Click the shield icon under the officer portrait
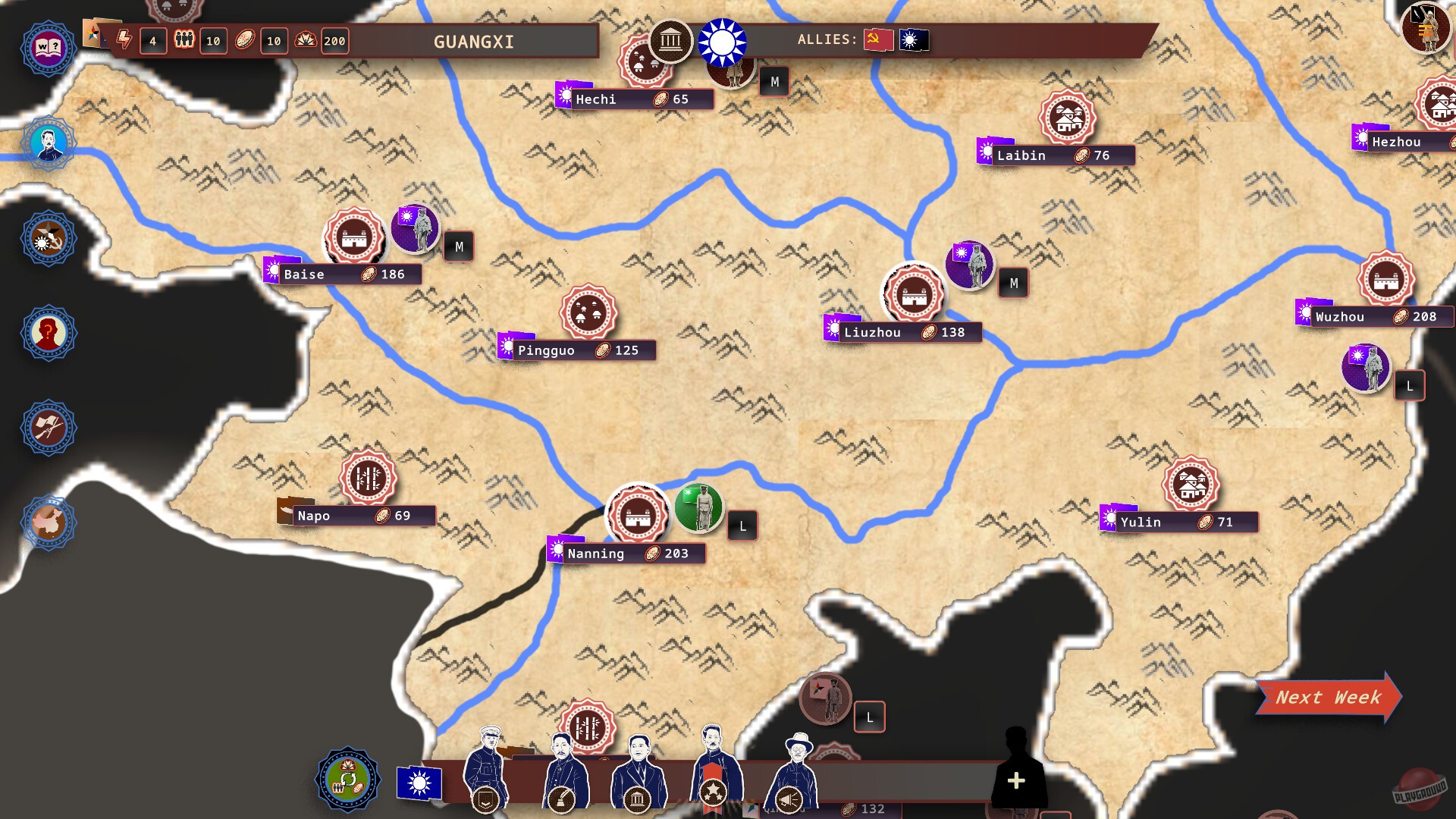The height and width of the screenshot is (819, 1456). (486, 798)
